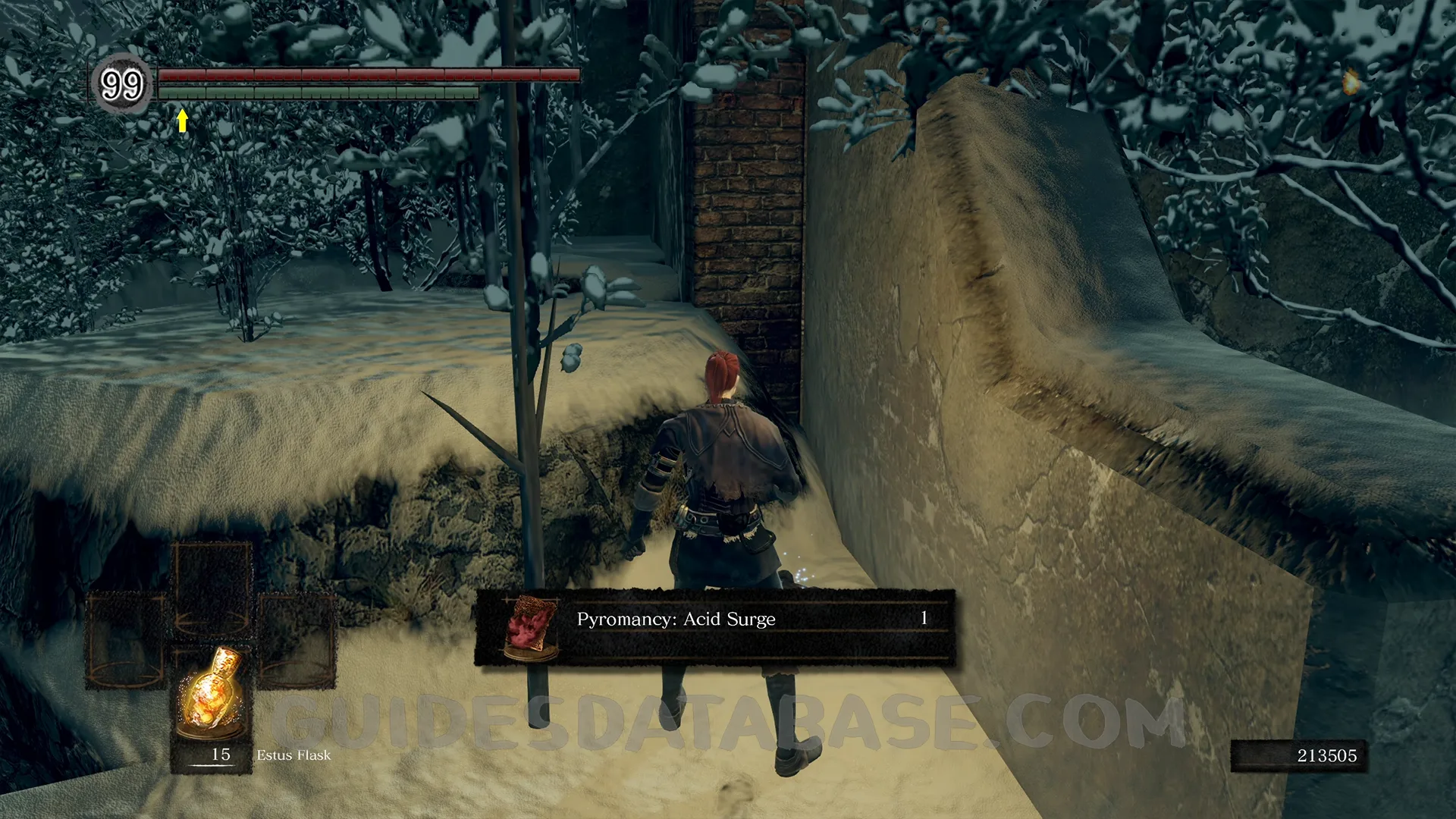1456x819 pixels.
Task: Click the yellow arrow status effect icon
Action: 182,121
